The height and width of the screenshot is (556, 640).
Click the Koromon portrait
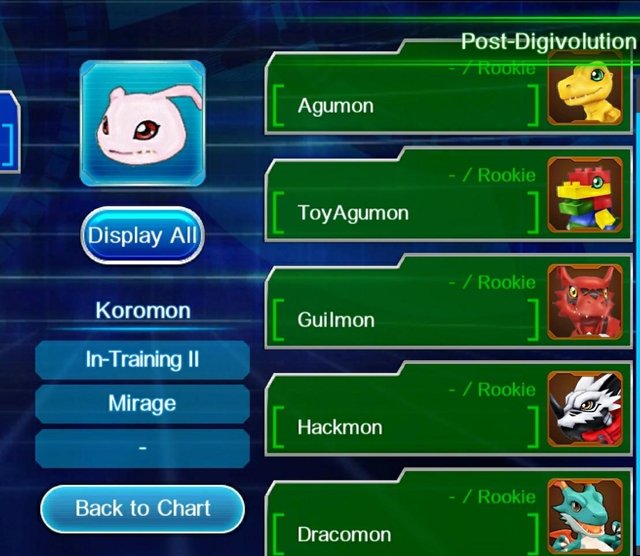click(142, 123)
